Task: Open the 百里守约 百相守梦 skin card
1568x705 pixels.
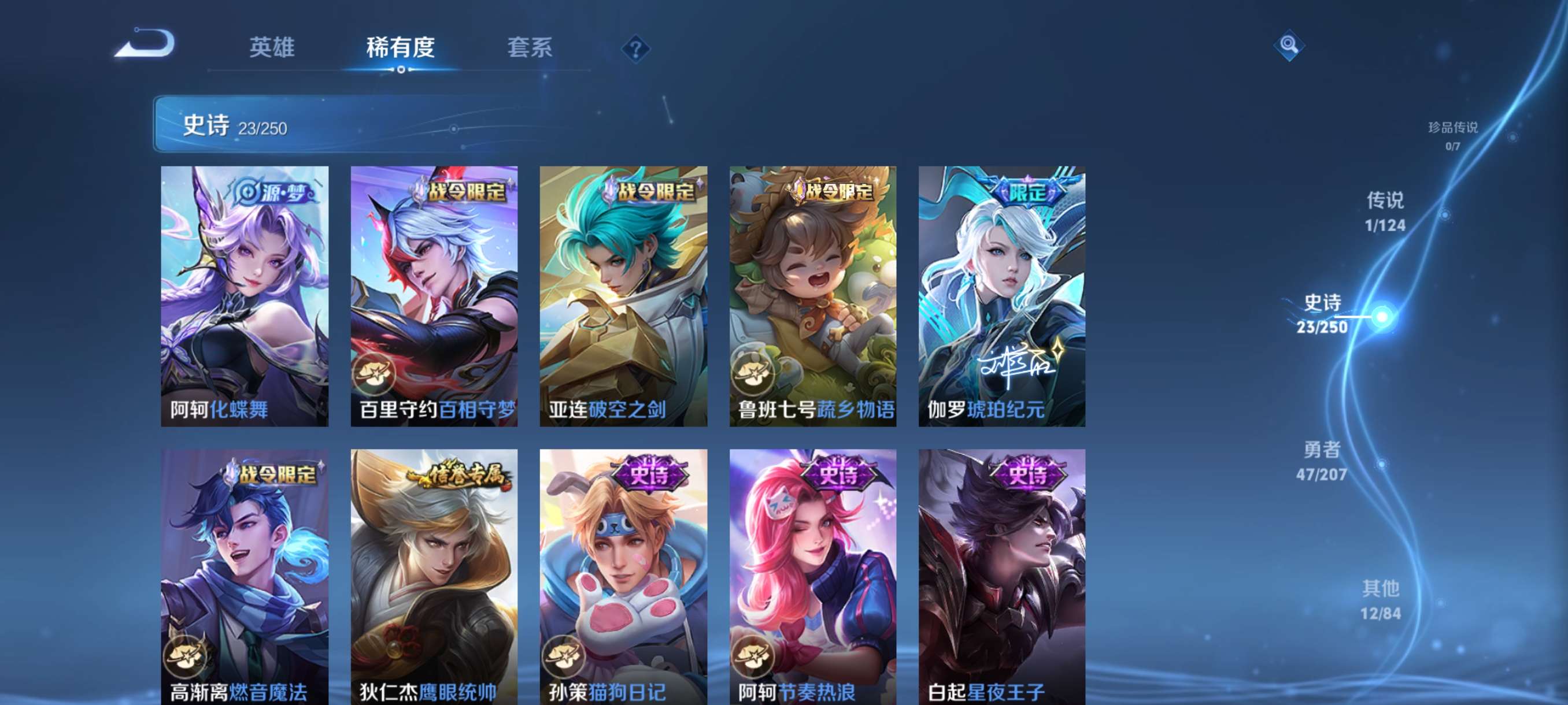Action: [434, 296]
